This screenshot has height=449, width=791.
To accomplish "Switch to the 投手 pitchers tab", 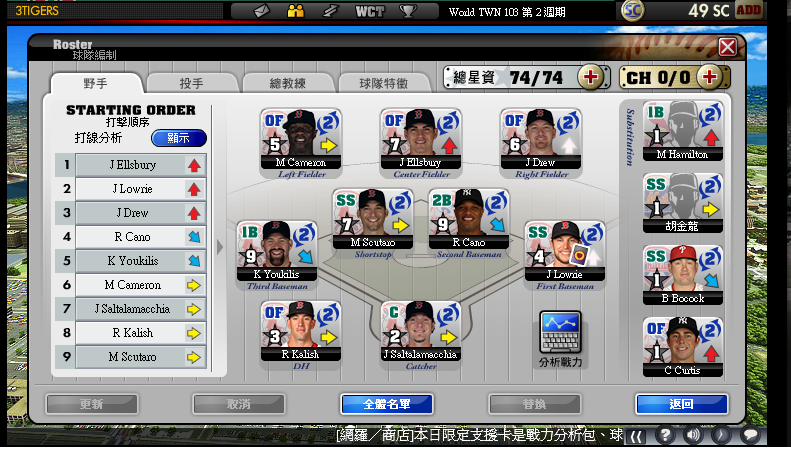I will click(x=193, y=83).
